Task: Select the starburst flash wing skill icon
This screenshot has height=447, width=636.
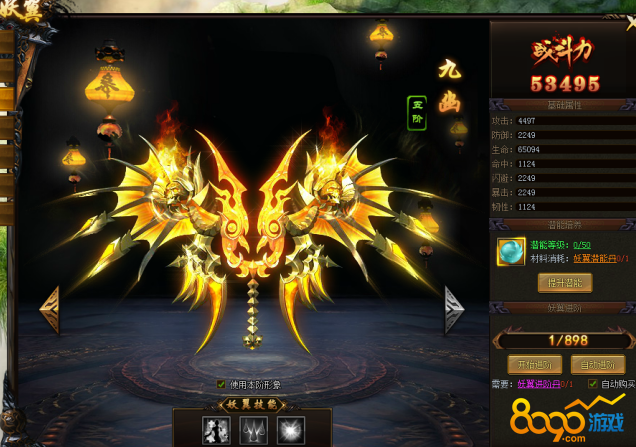Action: click(x=288, y=430)
